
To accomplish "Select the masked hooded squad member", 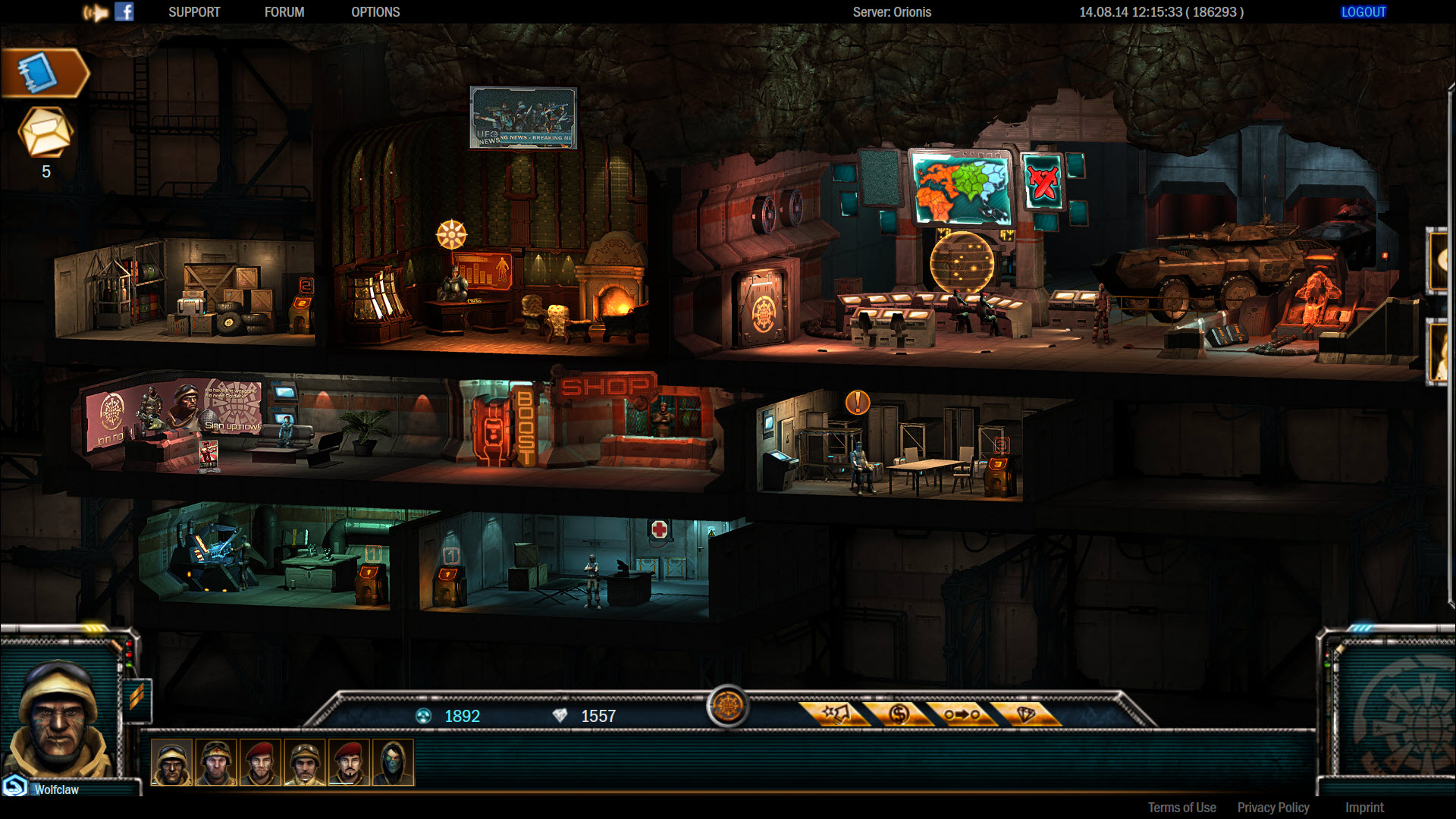I will (394, 762).
